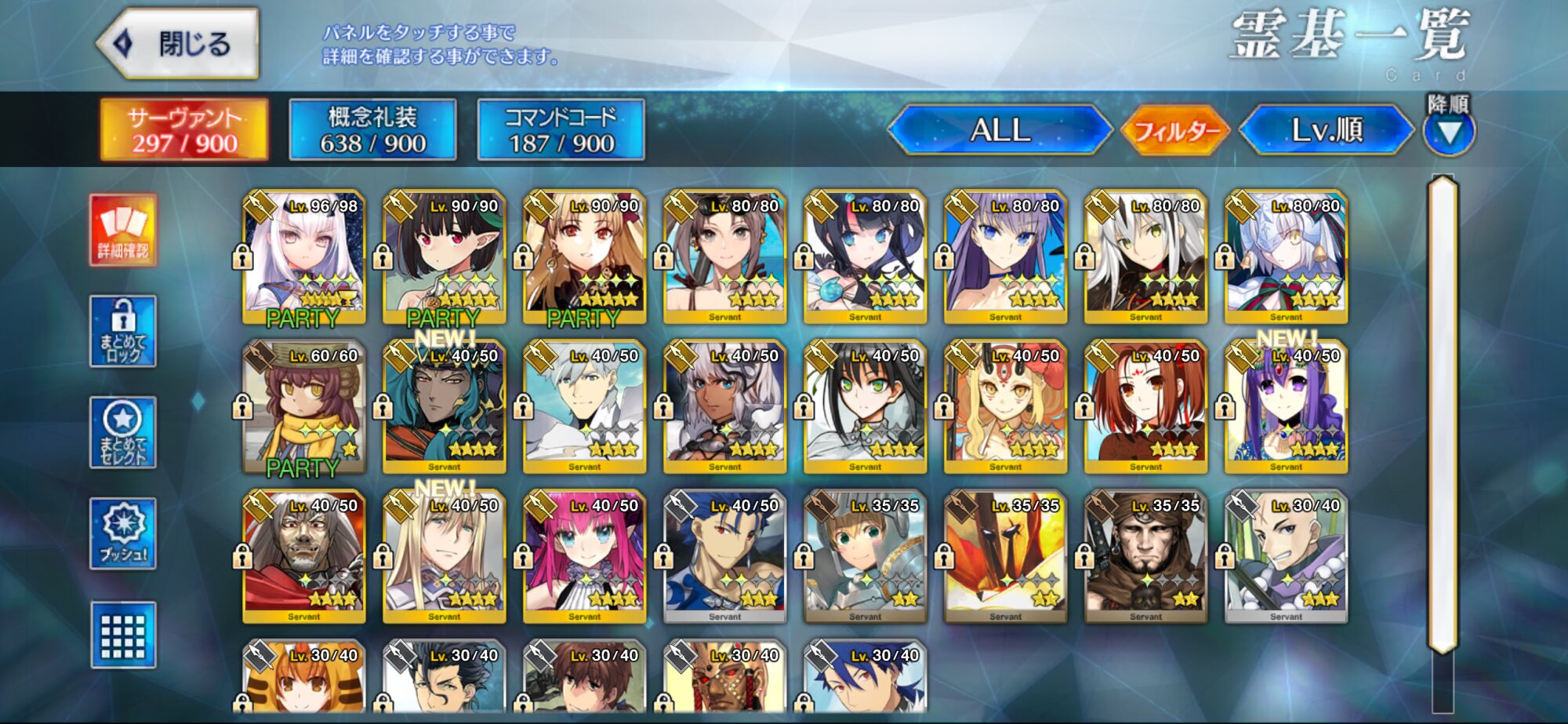Show the コマンドコード tab

[x=561, y=129]
